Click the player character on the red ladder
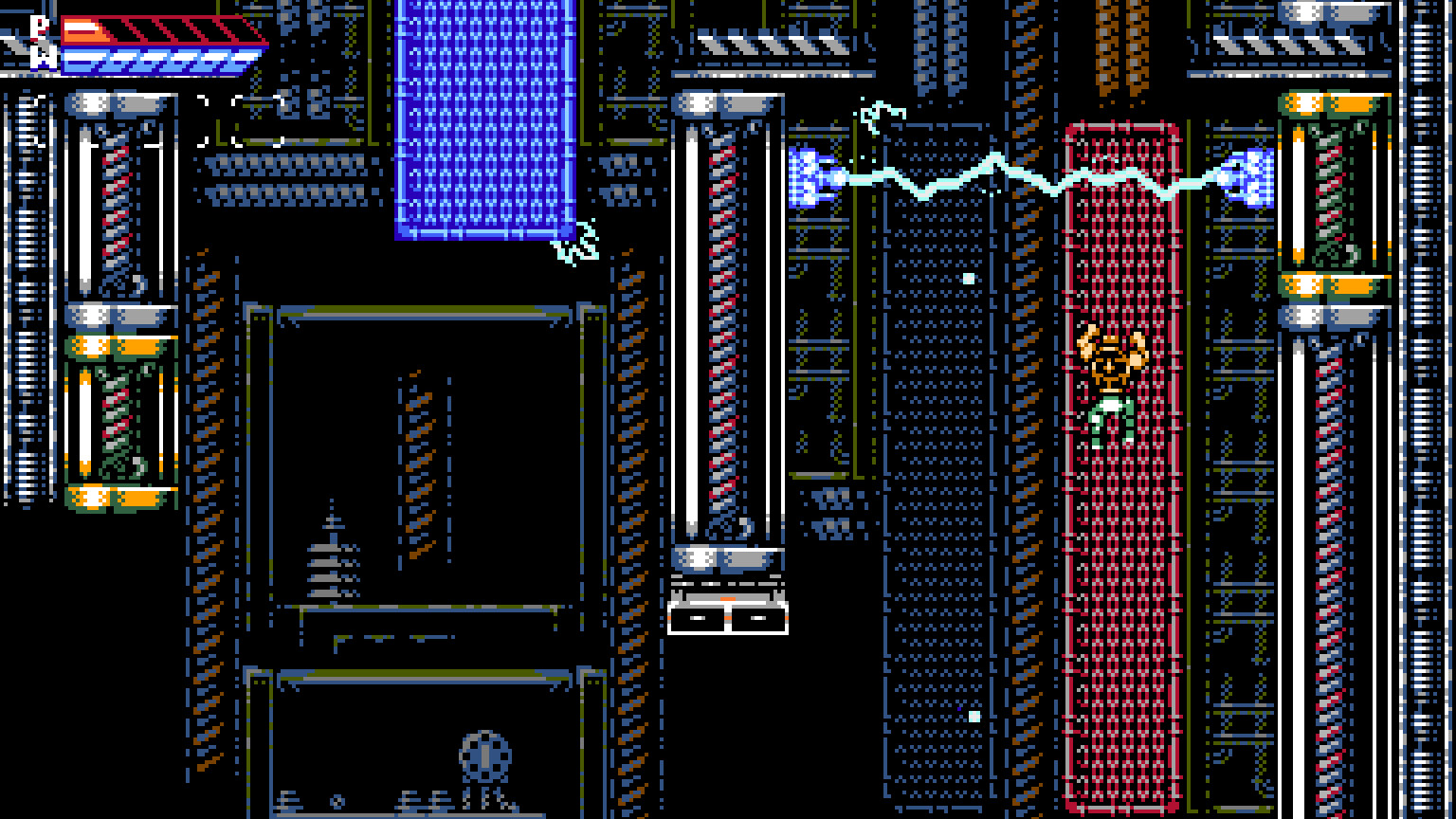 1115,379
